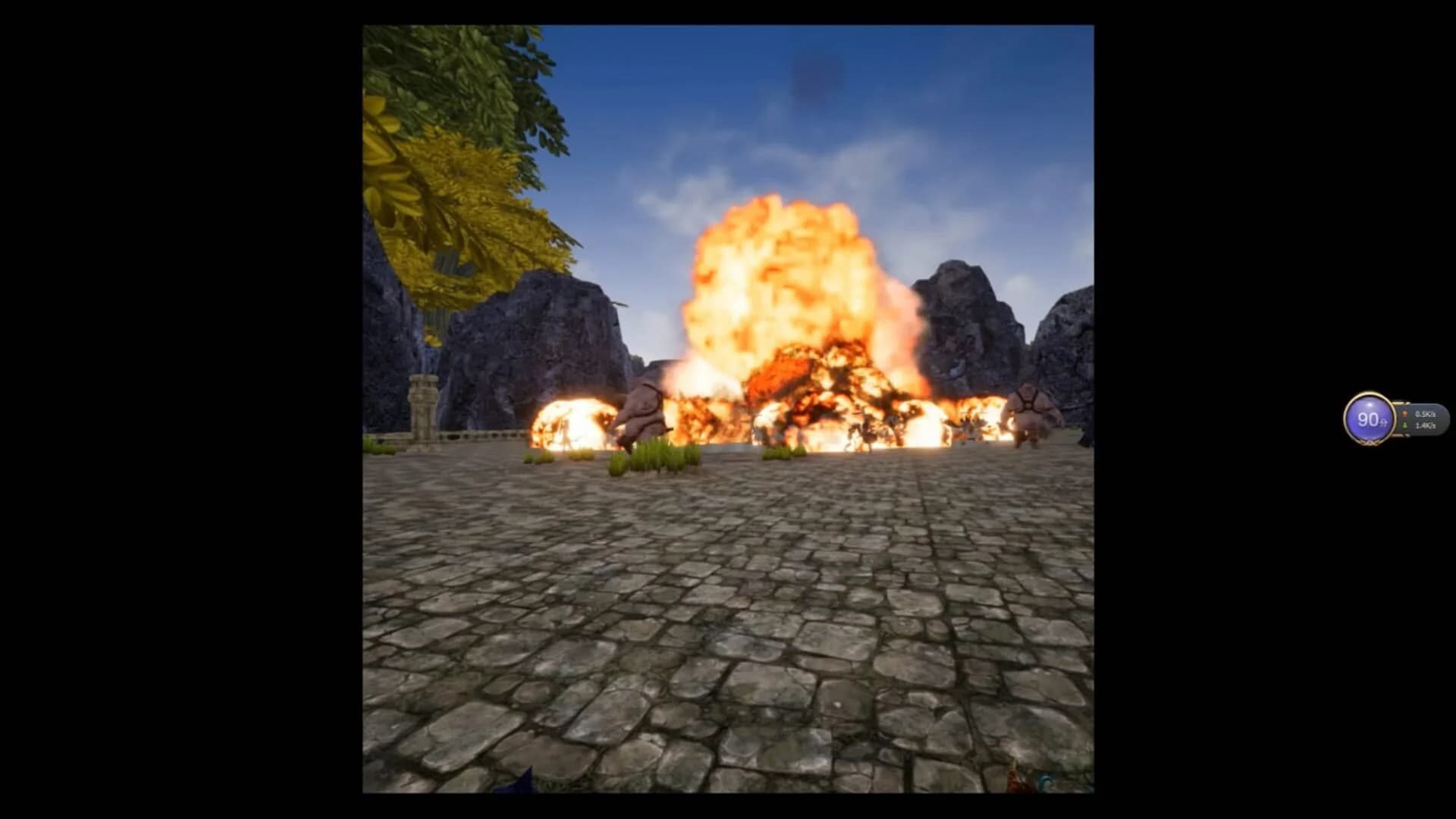Click the cobblestone ground in the center

pyautogui.click(x=728, y=607)
